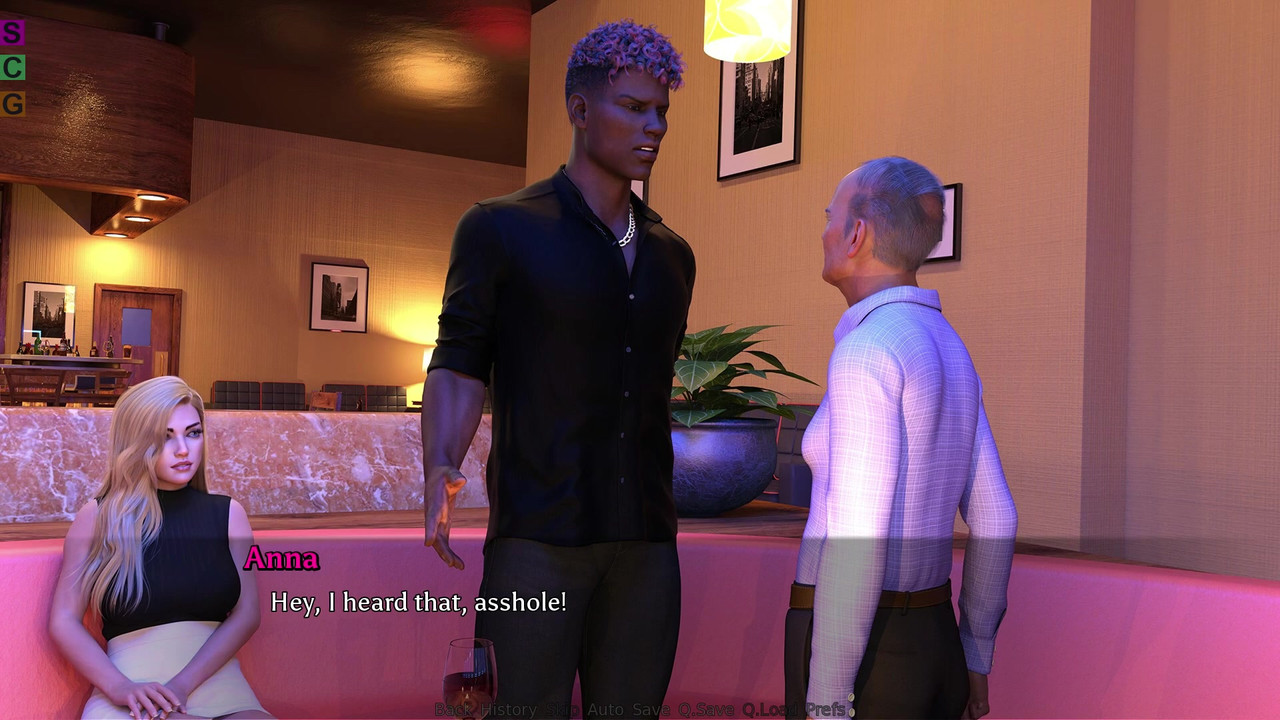The width and height of the screenshot is (1280, 720).
Task: Open the dialogue History log
Action: 509,710
